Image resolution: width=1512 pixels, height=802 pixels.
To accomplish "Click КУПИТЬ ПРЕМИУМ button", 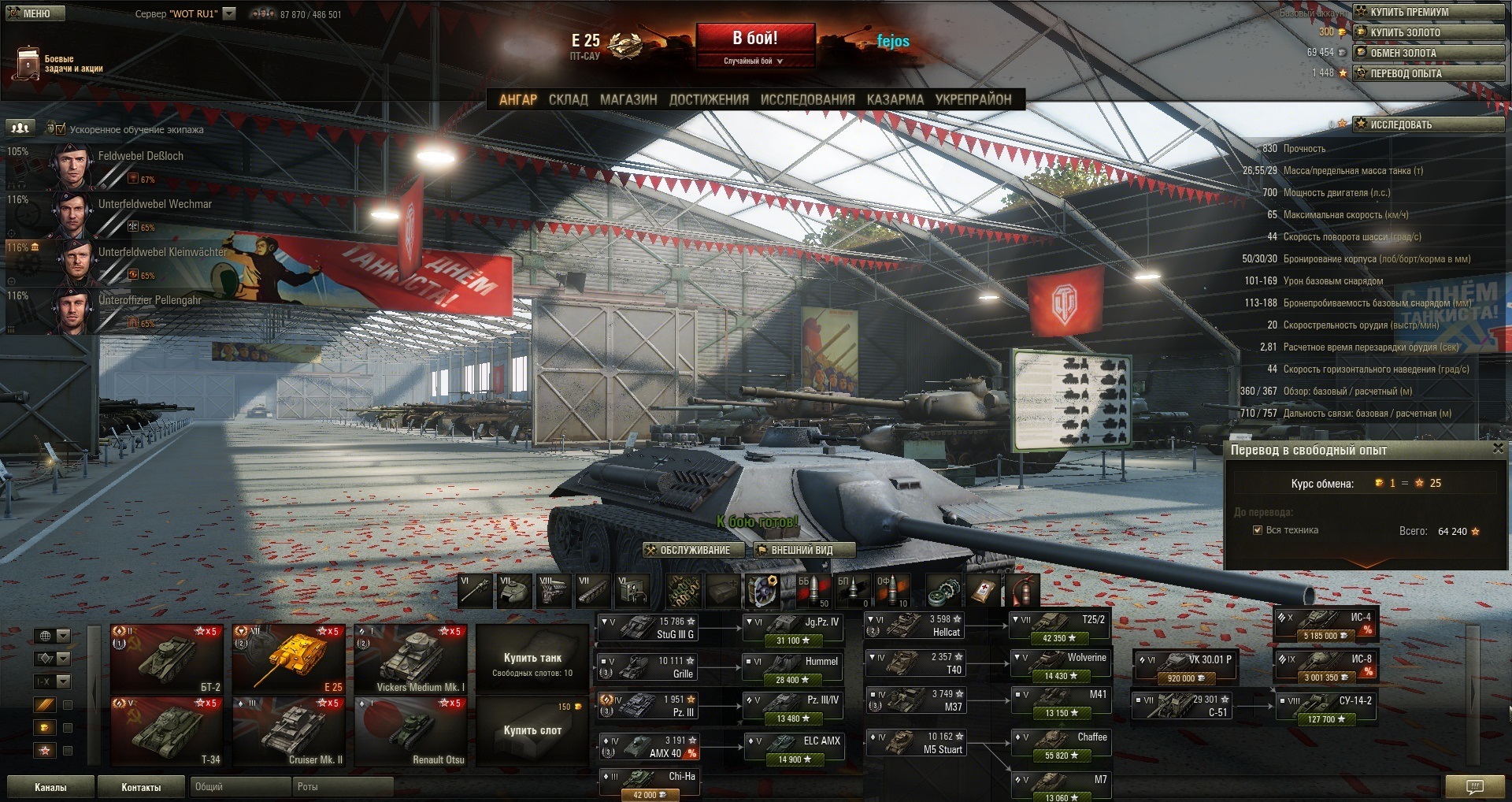I will coord(1428,12).
